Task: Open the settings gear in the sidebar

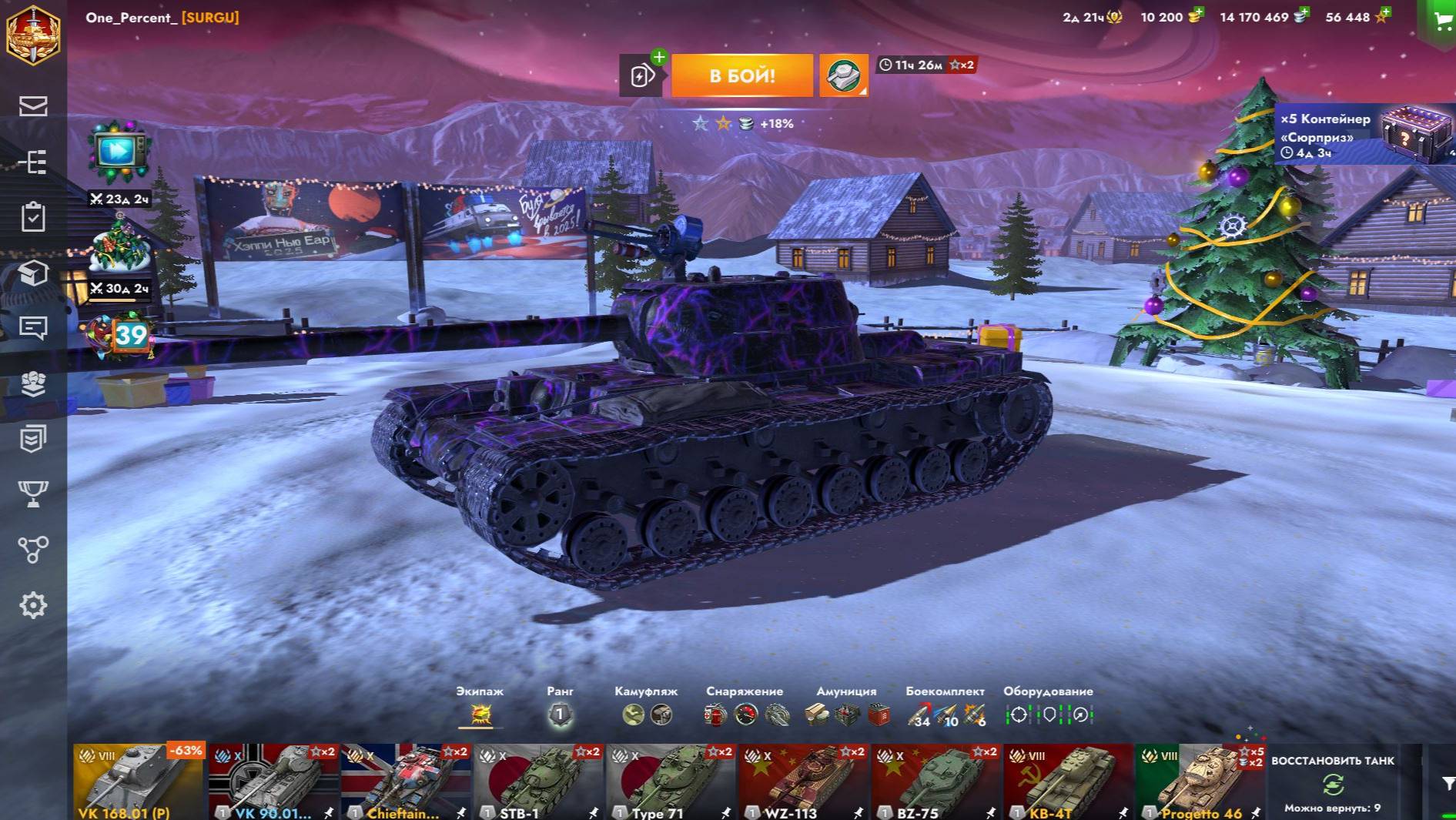Action: pos(33,605)
